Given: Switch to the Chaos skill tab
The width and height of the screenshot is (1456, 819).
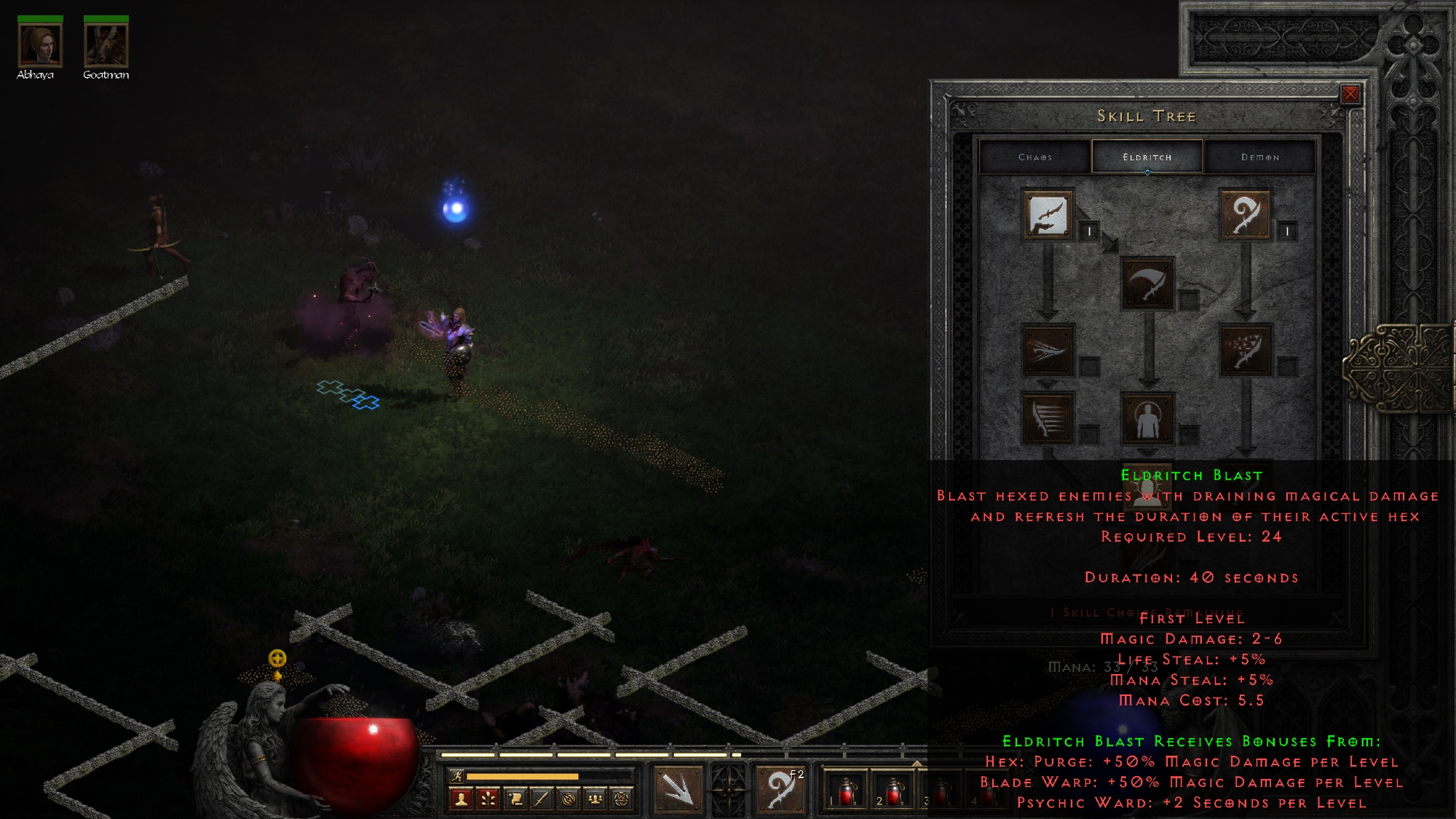Looking at the screenshot, I should click(x=1034, y=157).
